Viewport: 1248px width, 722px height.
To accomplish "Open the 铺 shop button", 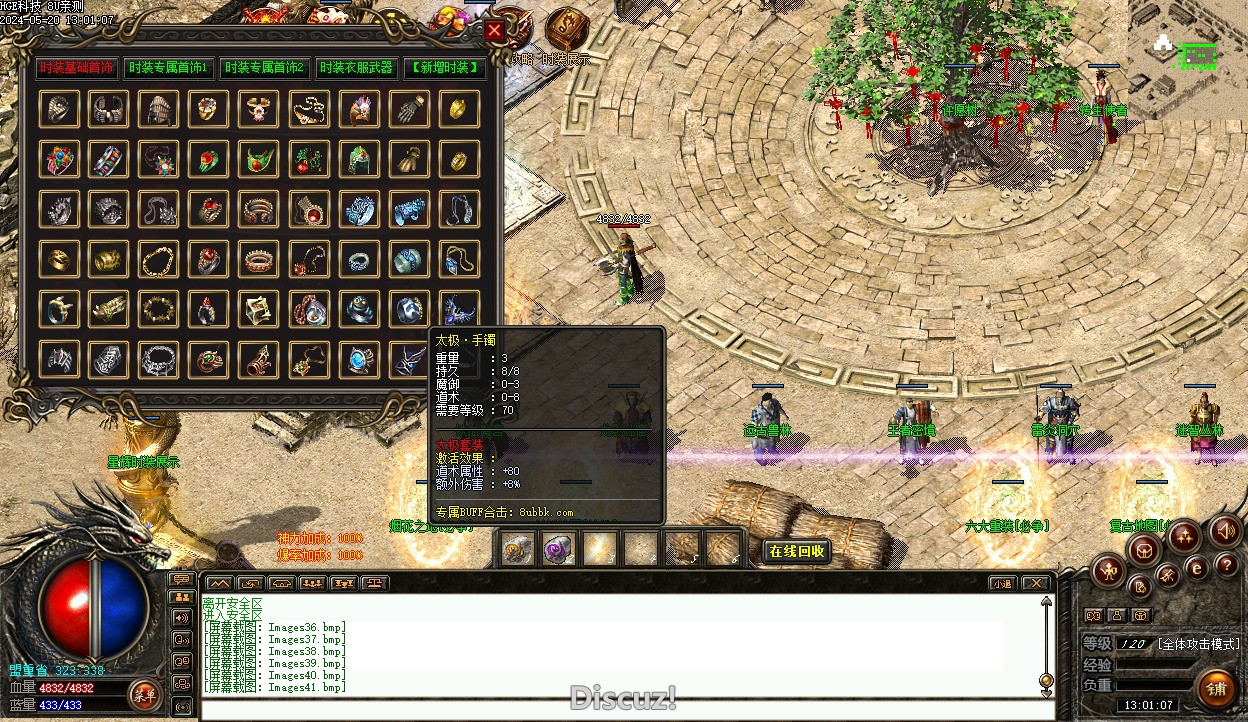I will pos(1217,689).
